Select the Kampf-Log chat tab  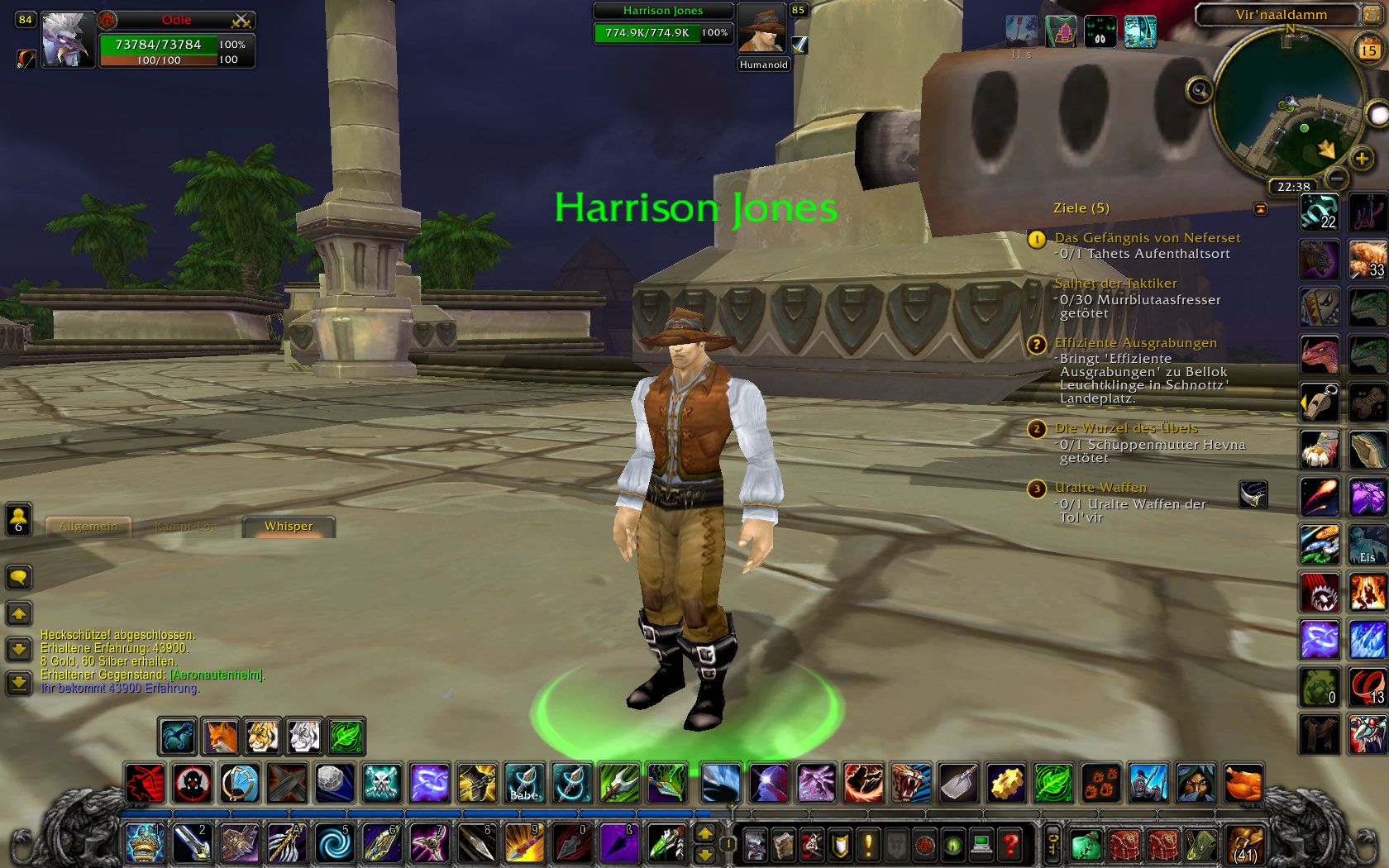pos(187,527)
